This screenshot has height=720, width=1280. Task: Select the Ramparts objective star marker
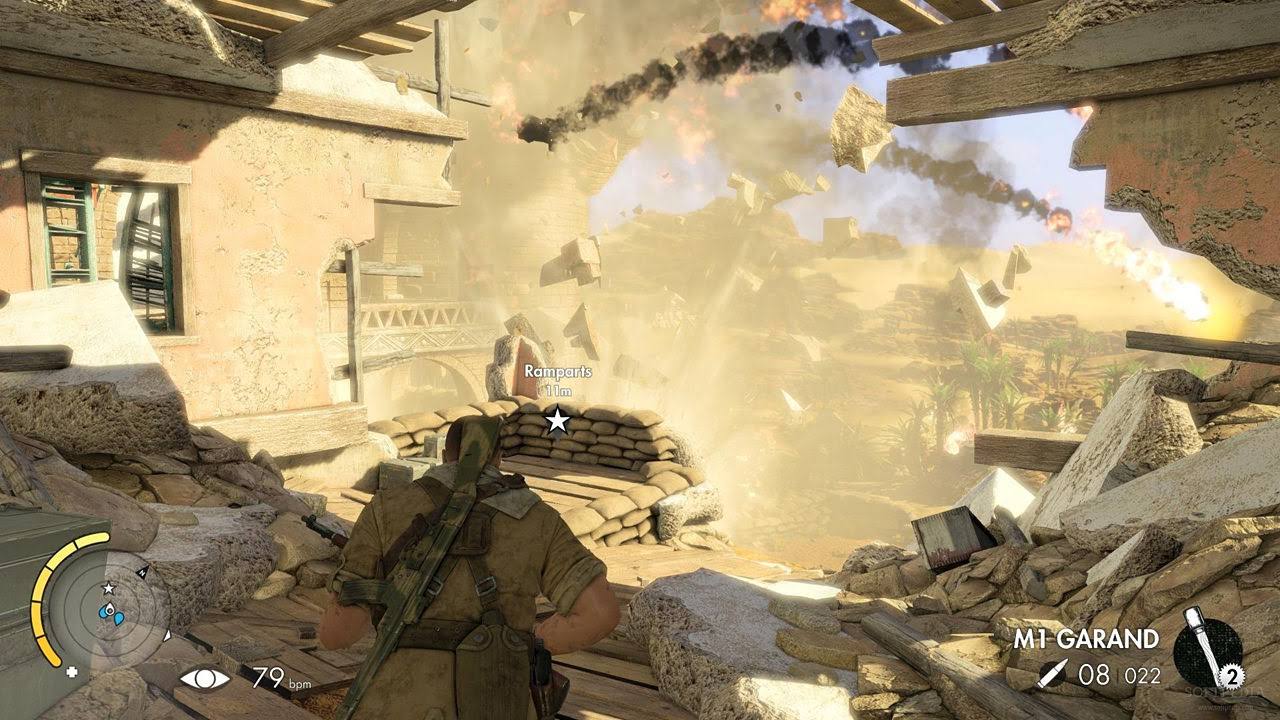coord(557,421)
